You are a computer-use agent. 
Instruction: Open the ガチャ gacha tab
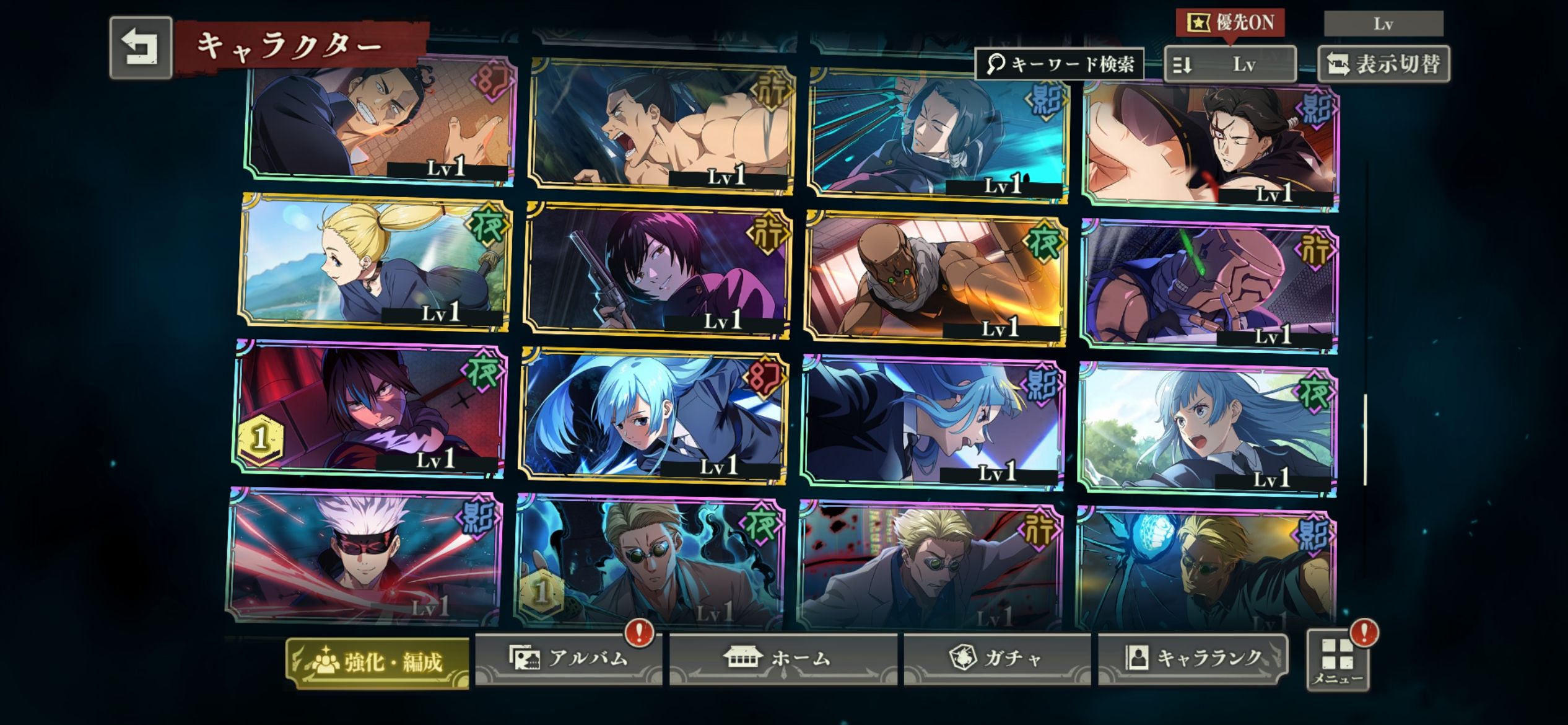(x=996, y=658)
